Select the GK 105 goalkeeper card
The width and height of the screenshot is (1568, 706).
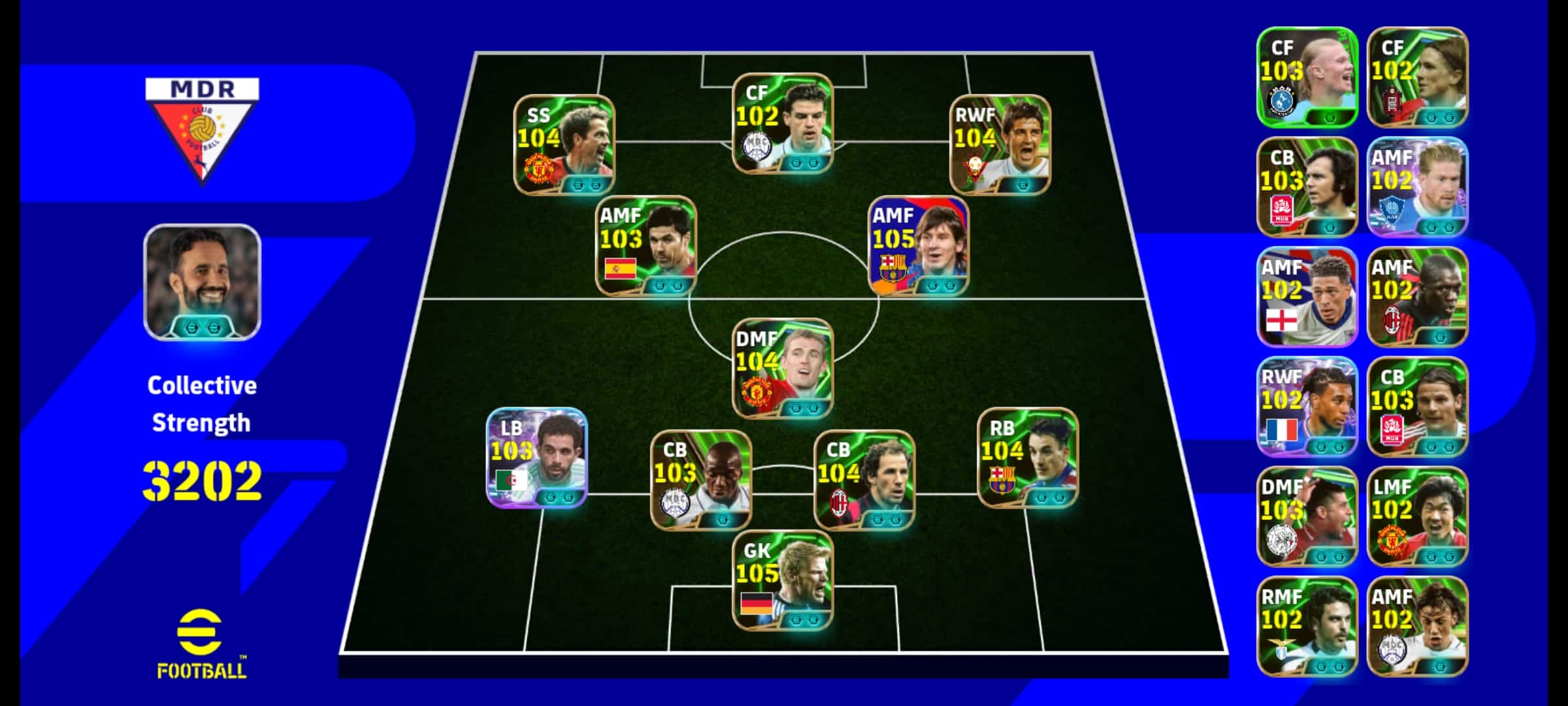[783, 580]
